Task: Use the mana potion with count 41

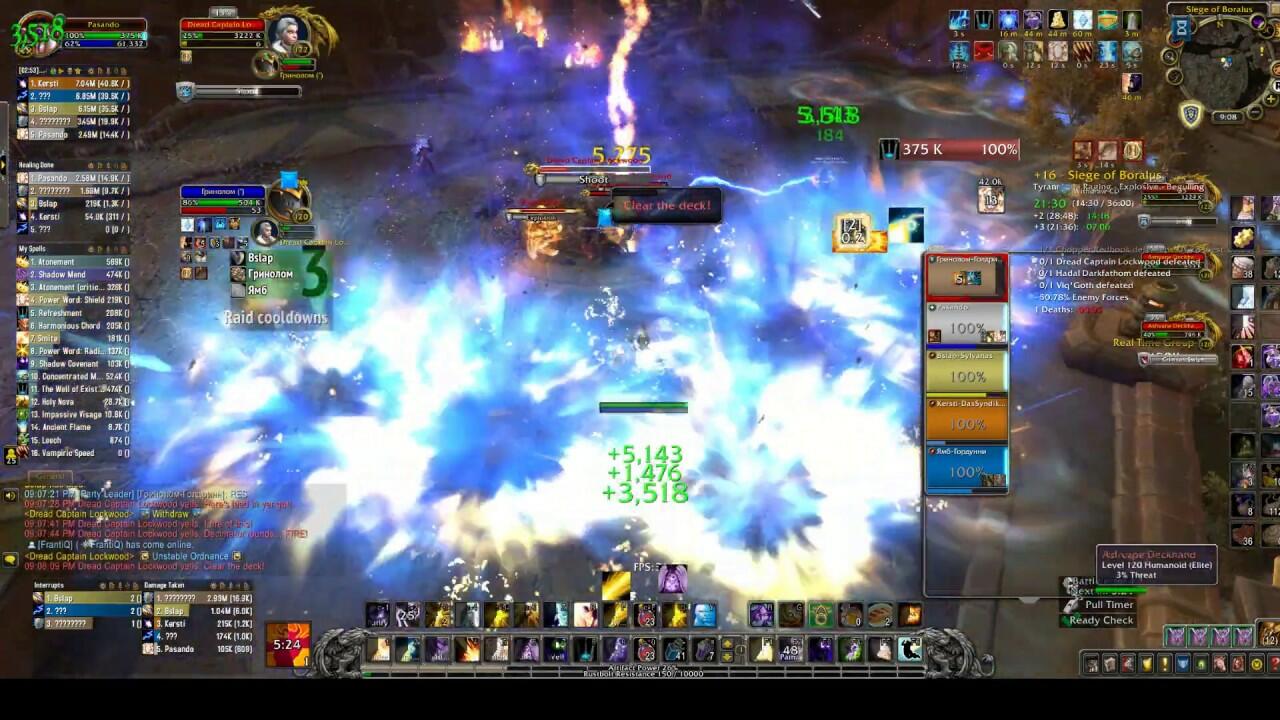Action: click(675, 650)
